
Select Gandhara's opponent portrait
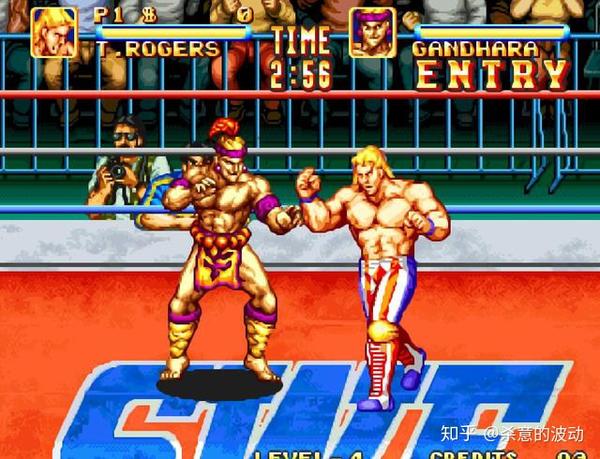tap(372, 32)
